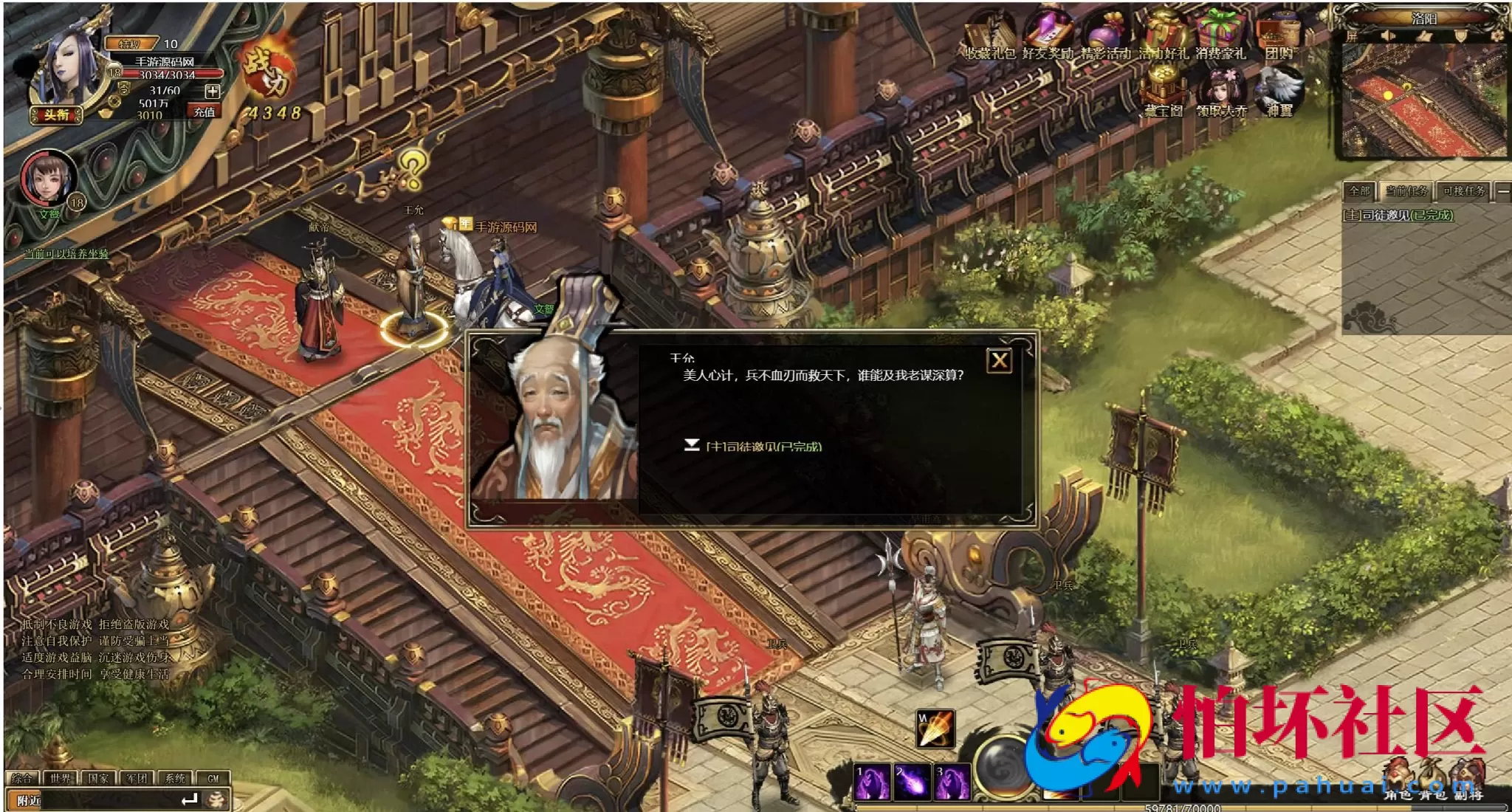The height and width of the screenshot is (812, 1512).
Task: Switch chat to the 军团 legion tab
Action: (x=137, y=778)
